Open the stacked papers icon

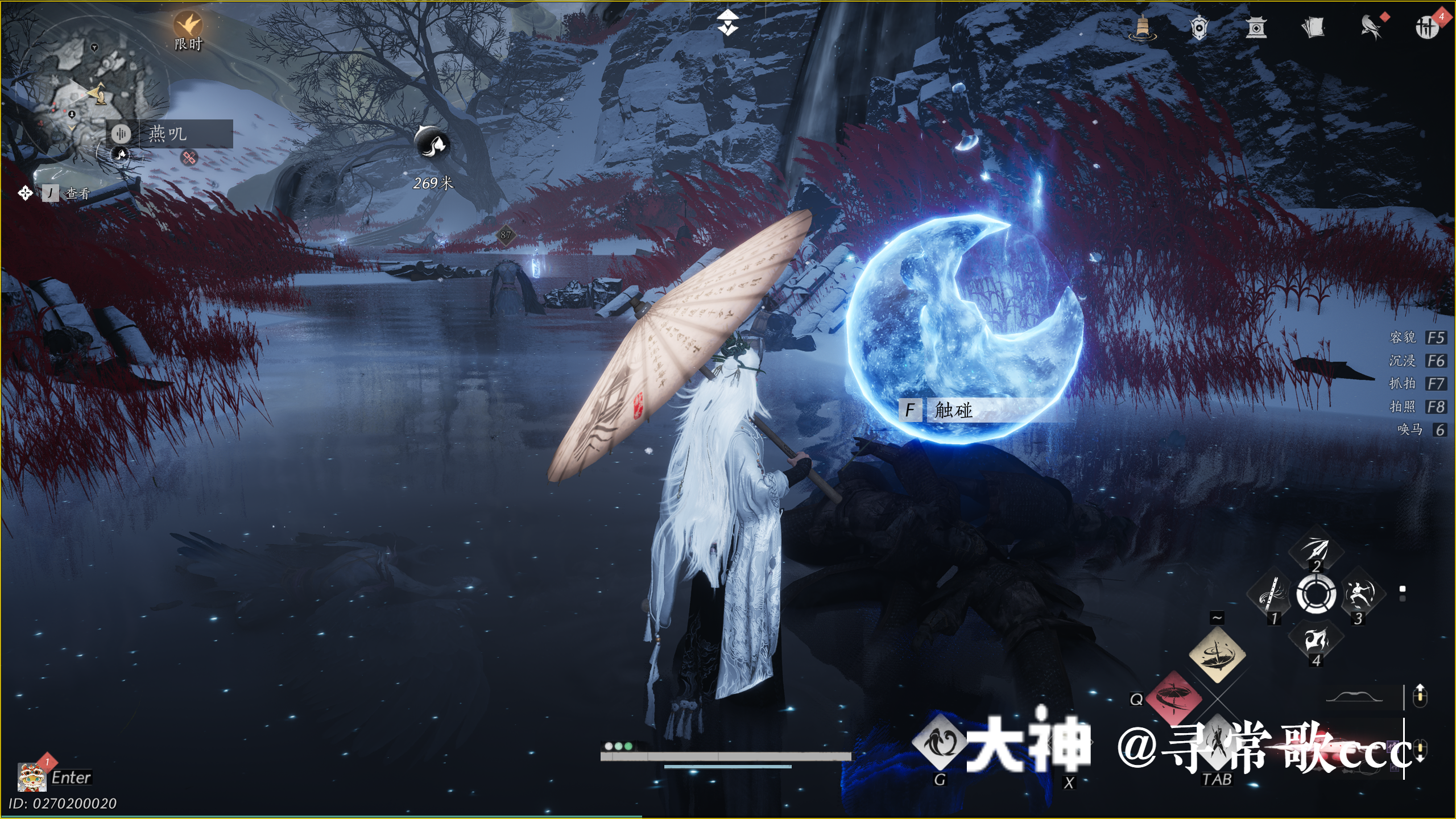tap(1313, 27)
